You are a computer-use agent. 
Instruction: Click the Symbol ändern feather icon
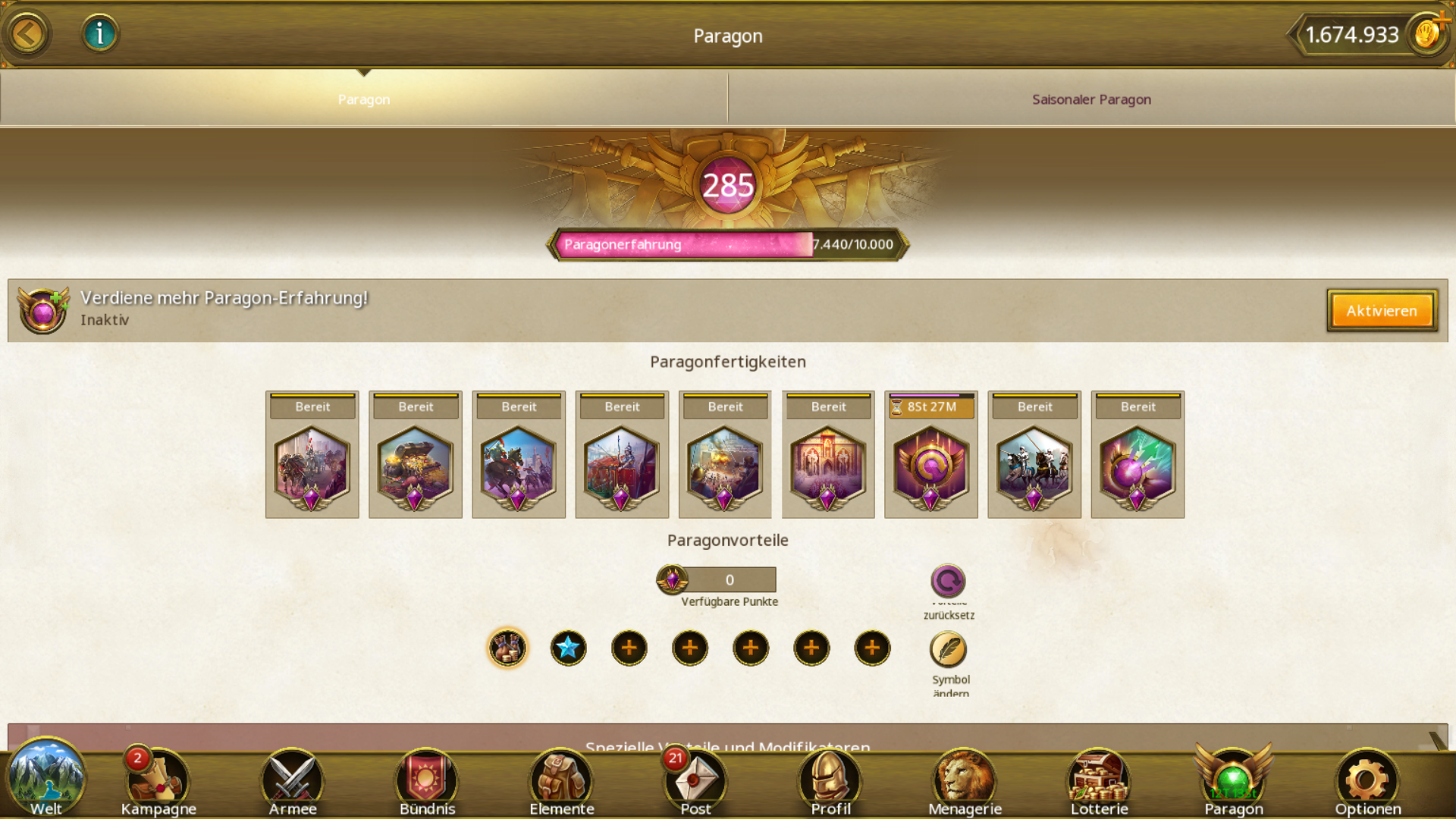[x=948, y=650]
